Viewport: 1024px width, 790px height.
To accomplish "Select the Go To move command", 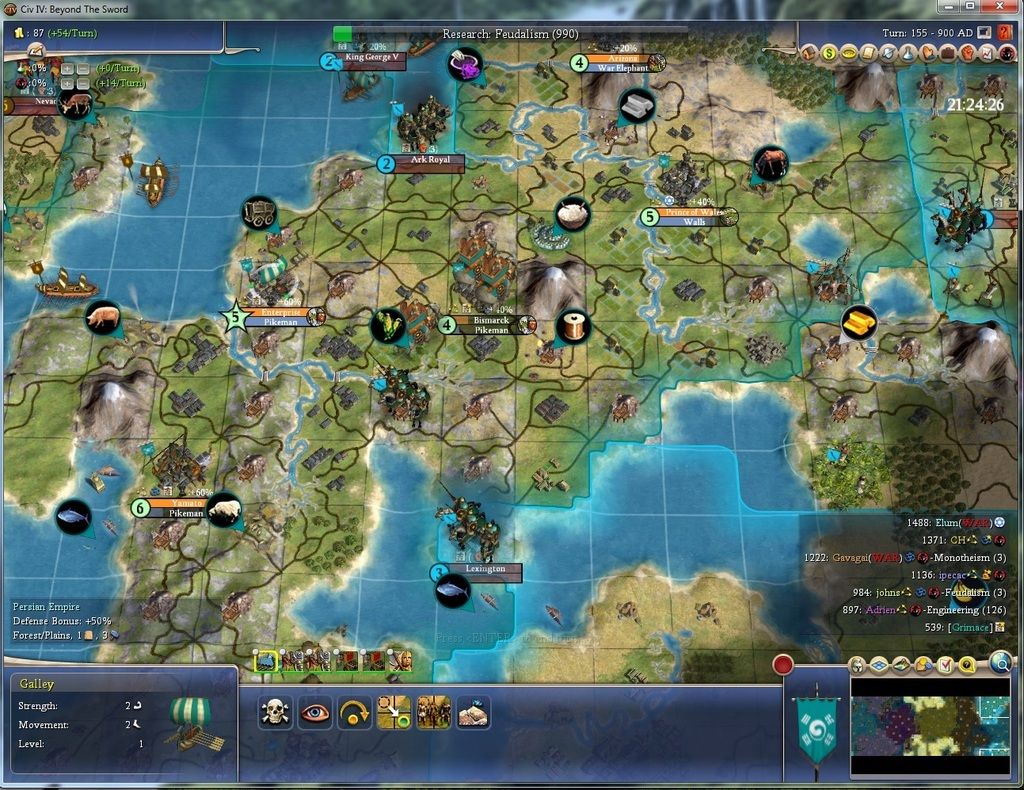I will (394, 712).
